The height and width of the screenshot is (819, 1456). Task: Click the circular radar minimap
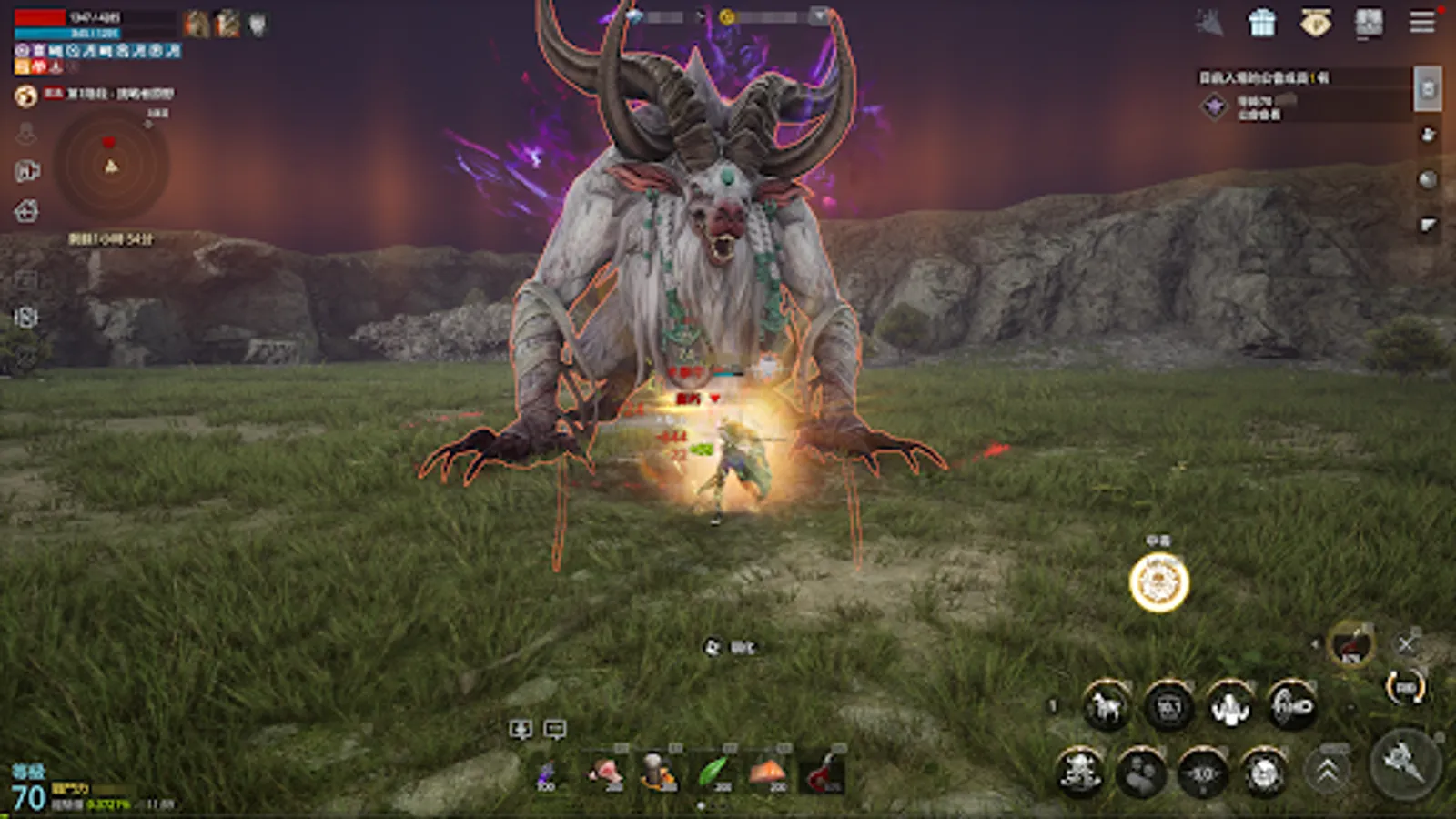point(111,165)
